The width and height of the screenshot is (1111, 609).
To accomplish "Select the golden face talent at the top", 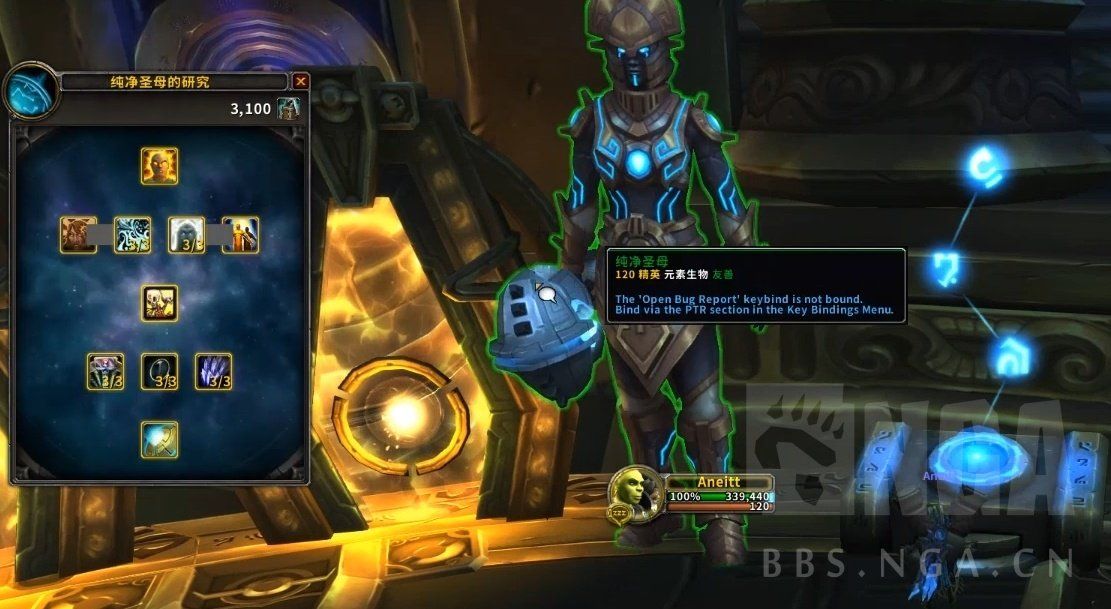I will click(x=159, y=166).
